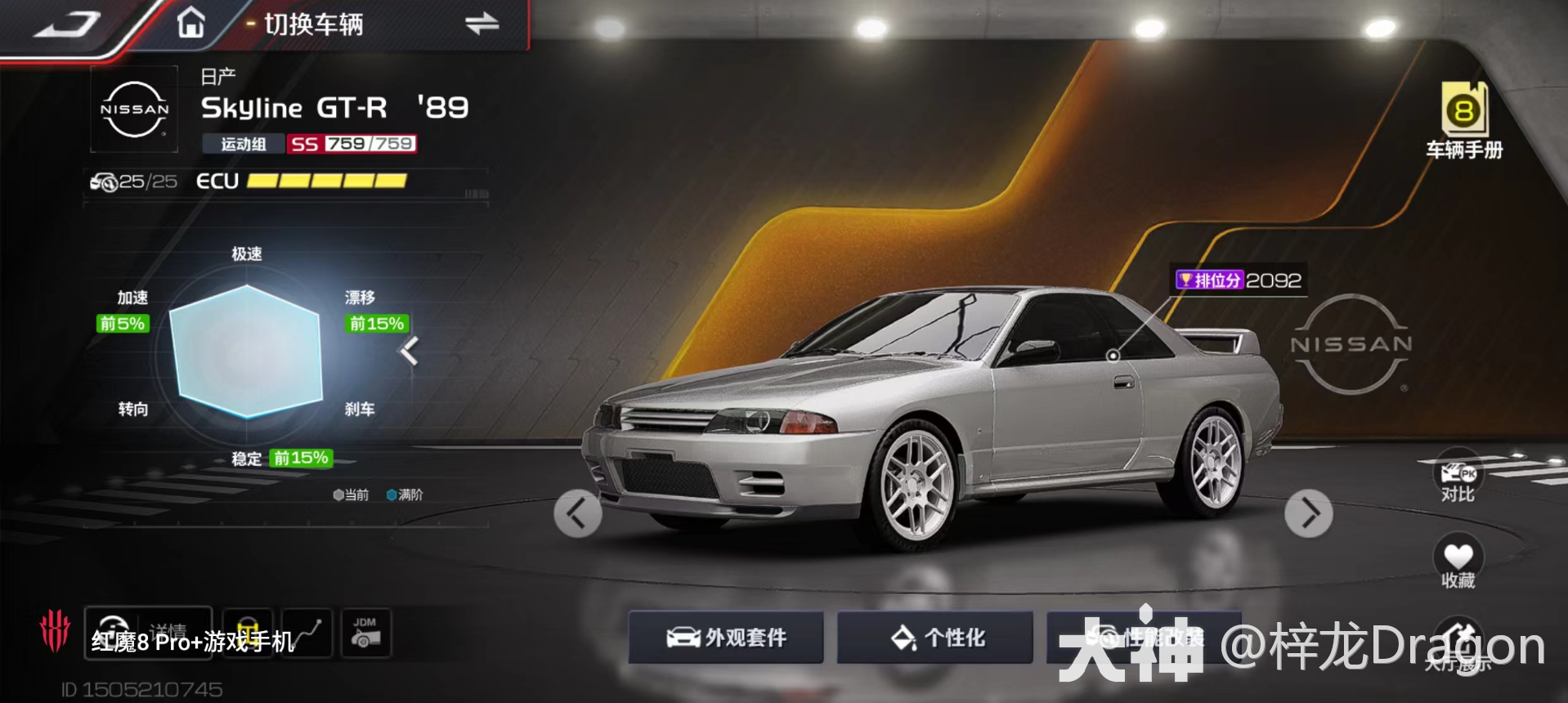Click the swap arrows beside 切换车辆
1568x703 pixels.
tap(482, 24)
